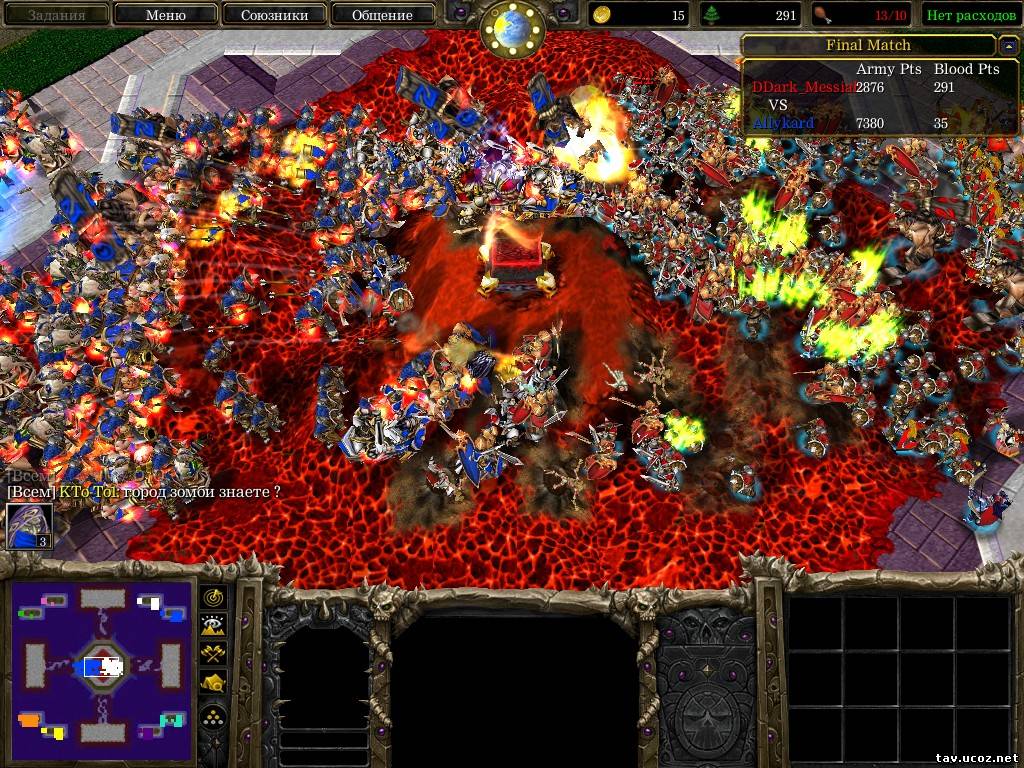This screenshot has height=768, width=1024.
Task: Click the Задания quests button
Action: point(56,15)
